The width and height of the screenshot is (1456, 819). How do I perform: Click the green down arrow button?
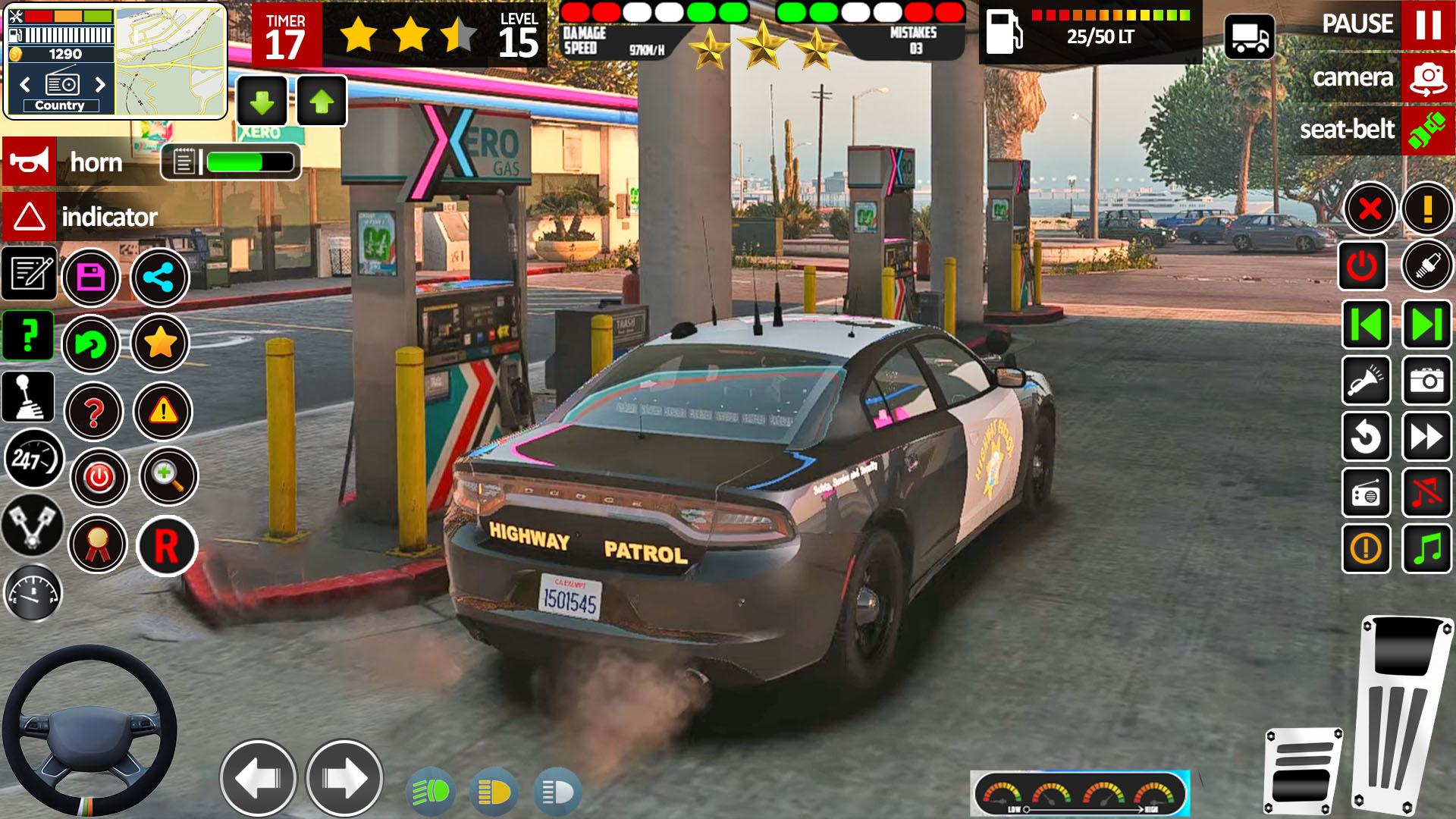[262, 101]
